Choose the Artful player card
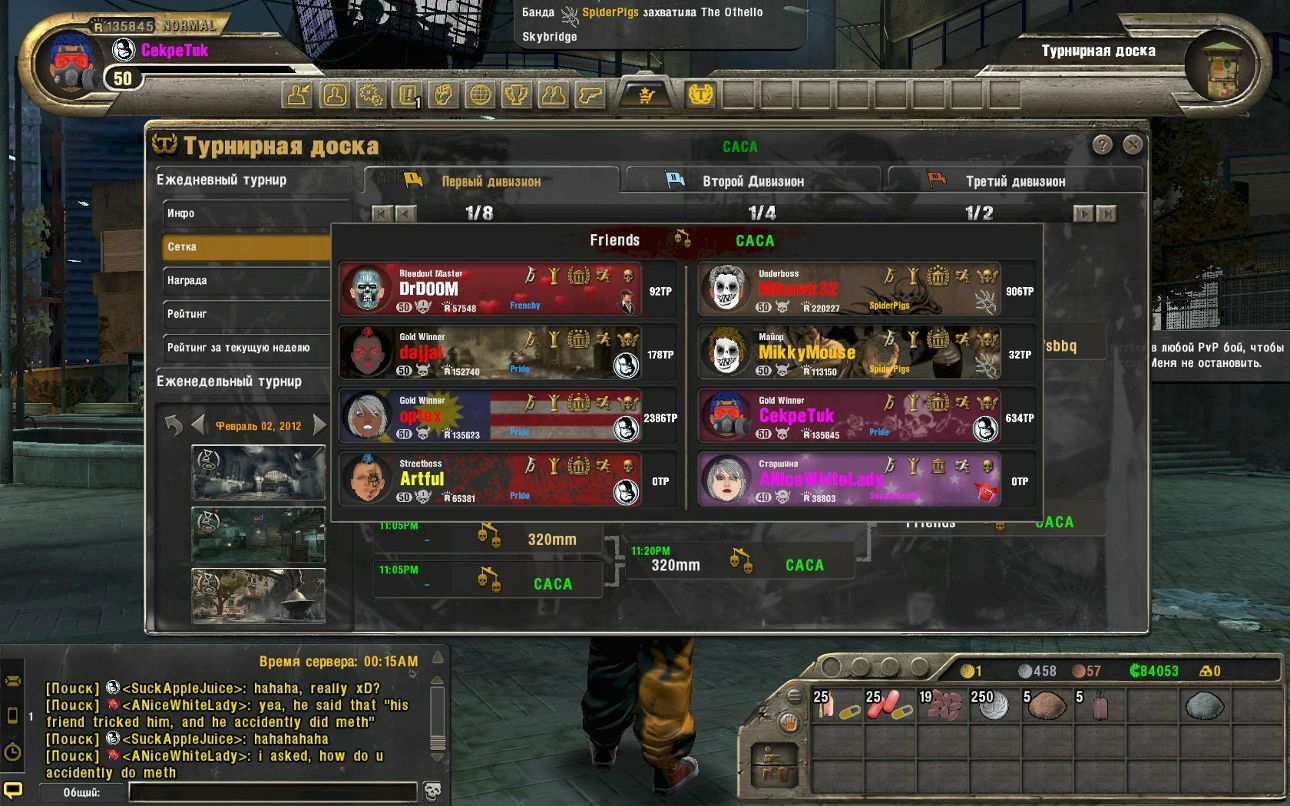 click(x=490, y=480)
